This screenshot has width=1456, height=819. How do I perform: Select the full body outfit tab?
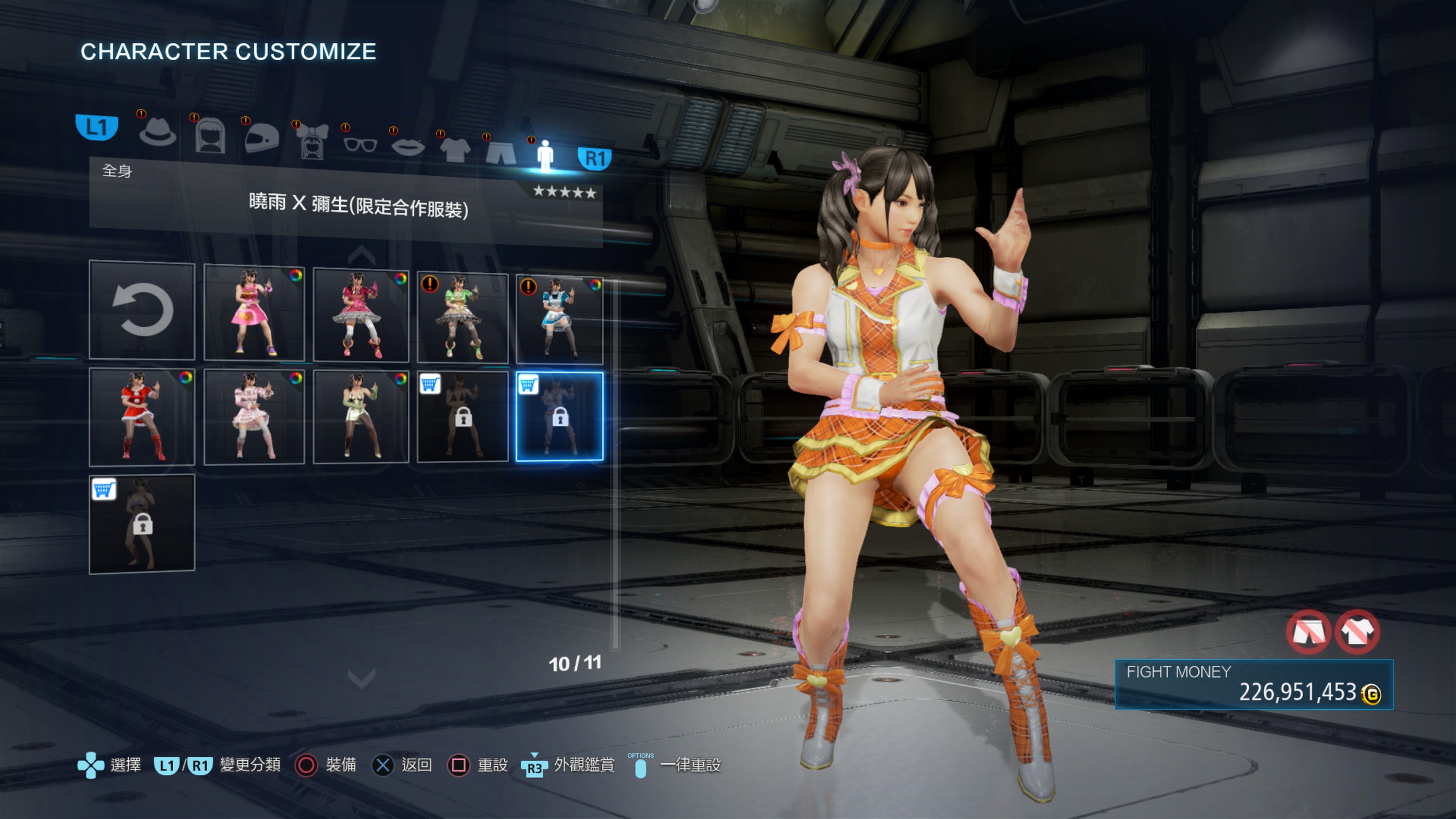545,156
